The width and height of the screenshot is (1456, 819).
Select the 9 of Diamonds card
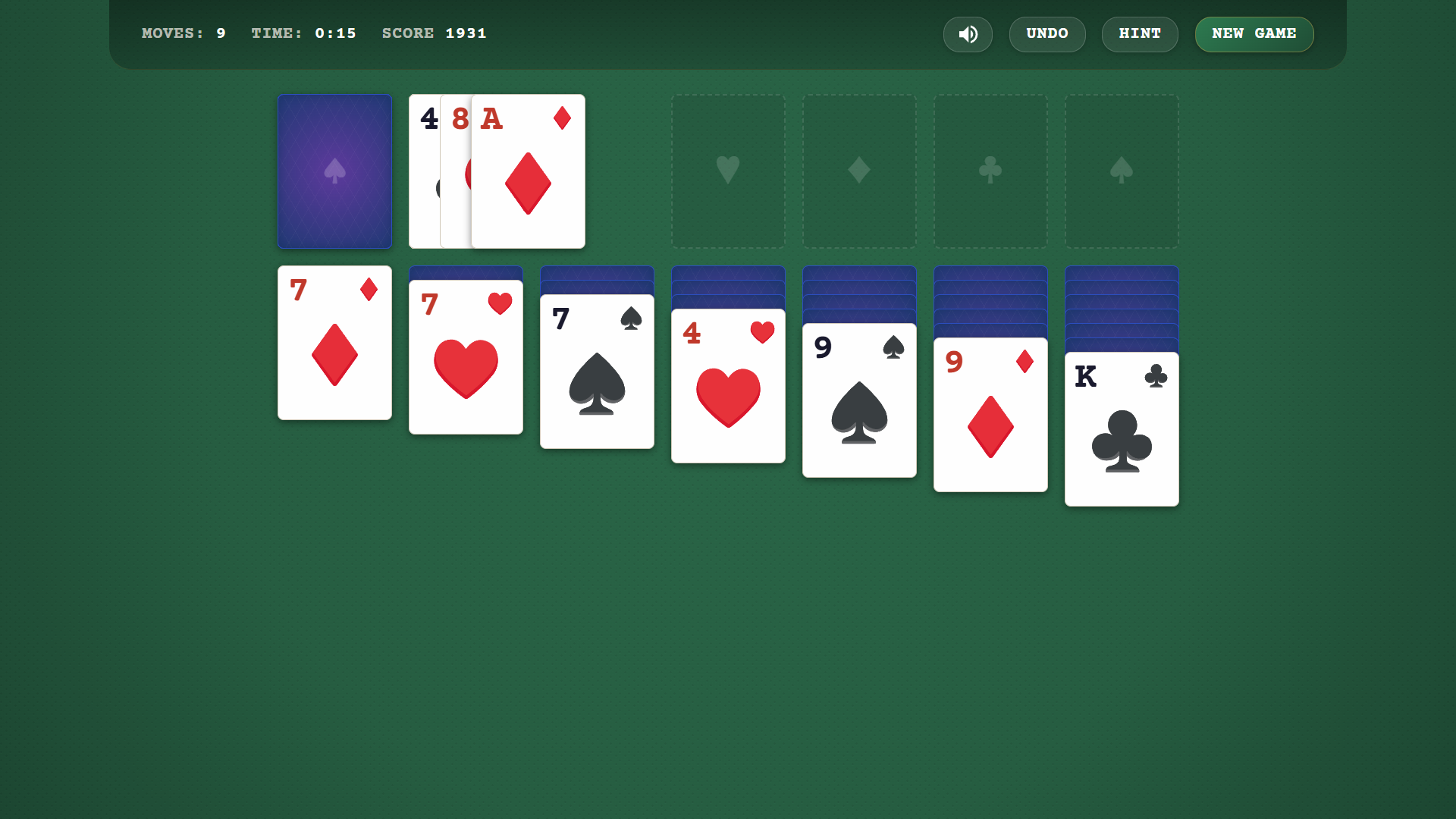990,415
